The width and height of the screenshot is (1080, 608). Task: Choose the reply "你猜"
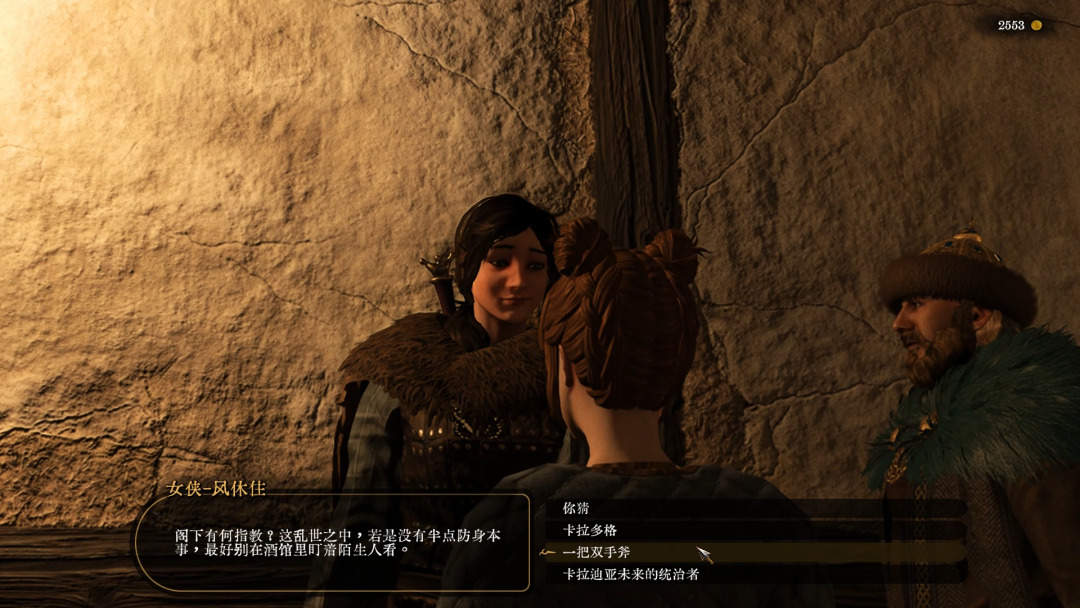(x=578, y=508)
